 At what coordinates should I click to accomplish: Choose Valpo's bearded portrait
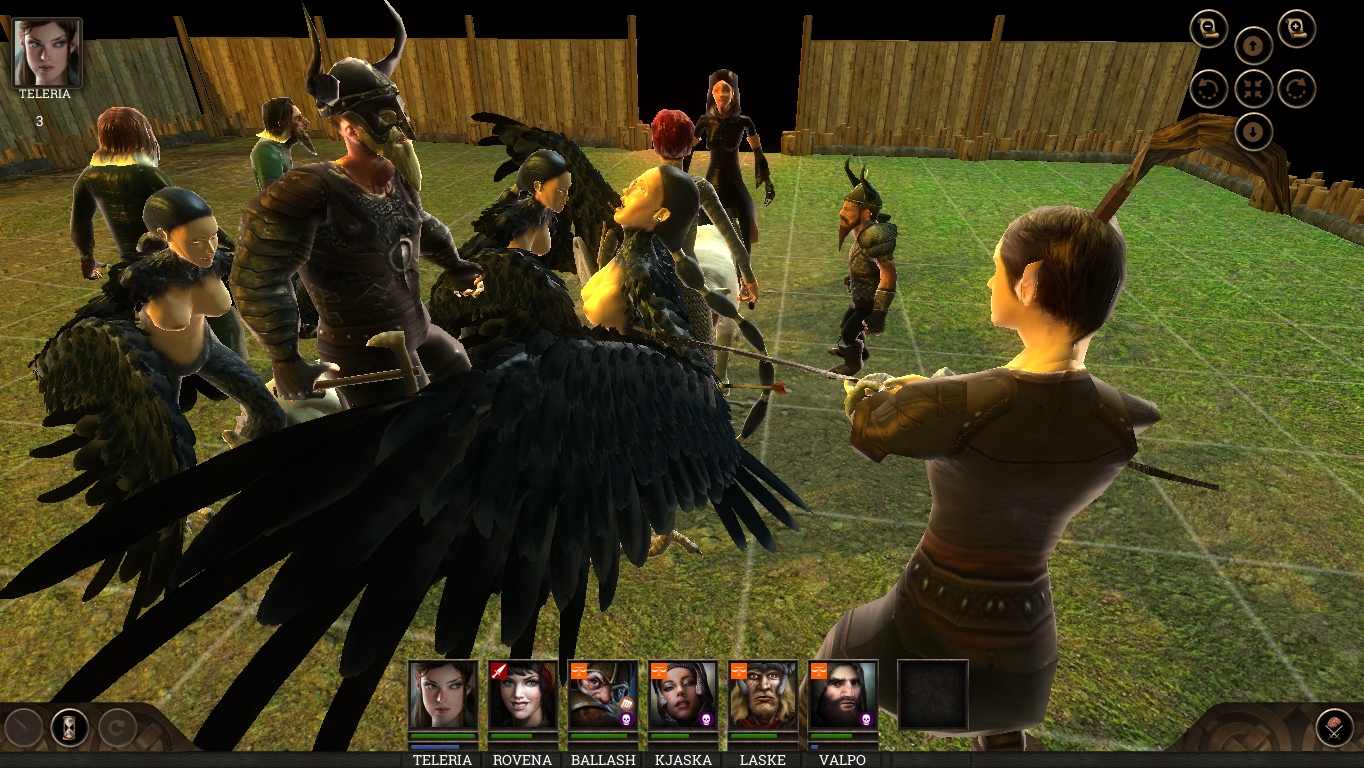pyautogui.click(x=843, y=694)
